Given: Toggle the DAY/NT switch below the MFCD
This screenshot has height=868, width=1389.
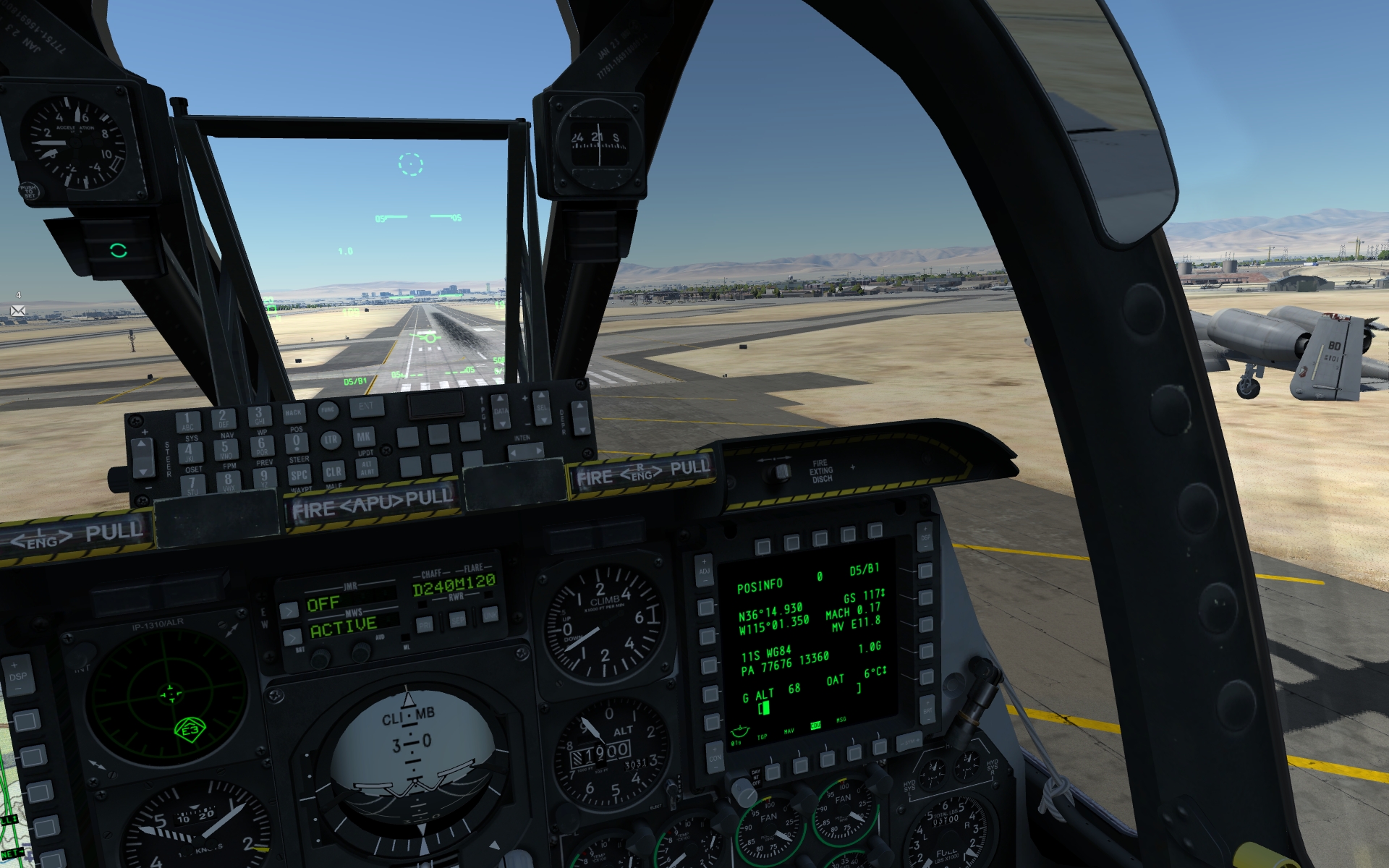Looking at the screenshot, I should (x=746, y=792).
